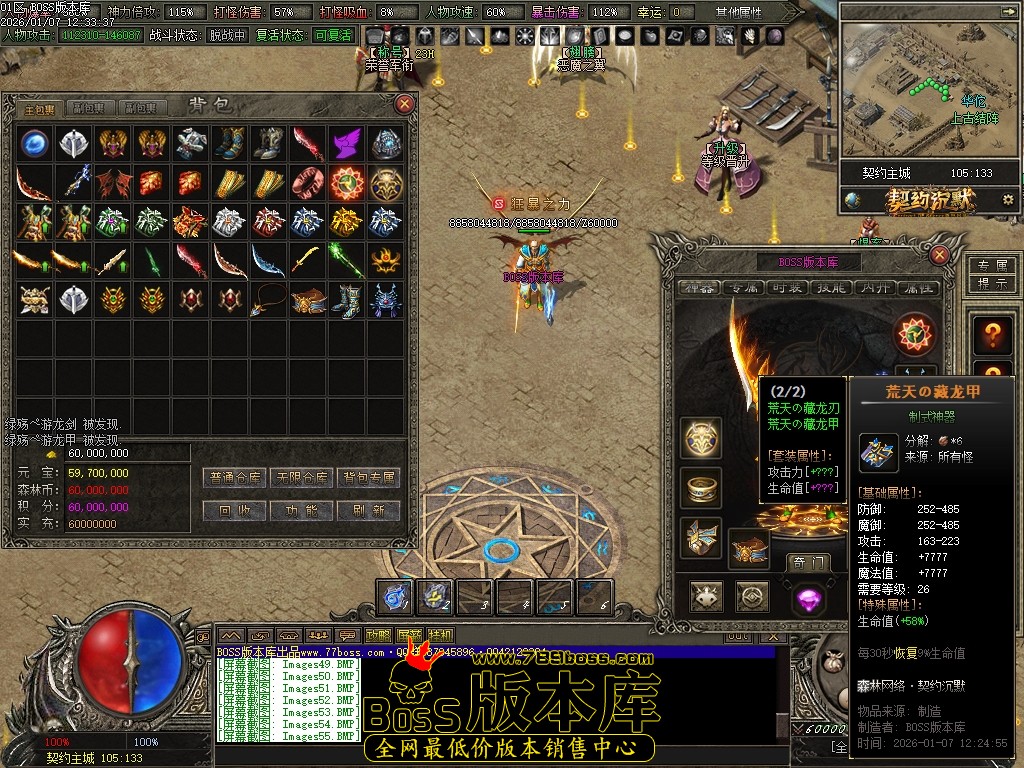Viewport: 1024px width, 768px height.
Task: Select the gold ring equipment slot
Action: coord(702,487)
